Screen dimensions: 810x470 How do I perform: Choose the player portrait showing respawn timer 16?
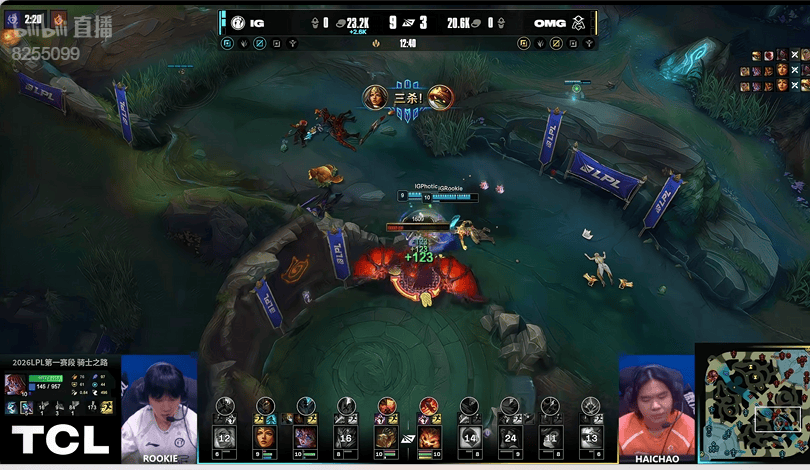tap(346, 437)
